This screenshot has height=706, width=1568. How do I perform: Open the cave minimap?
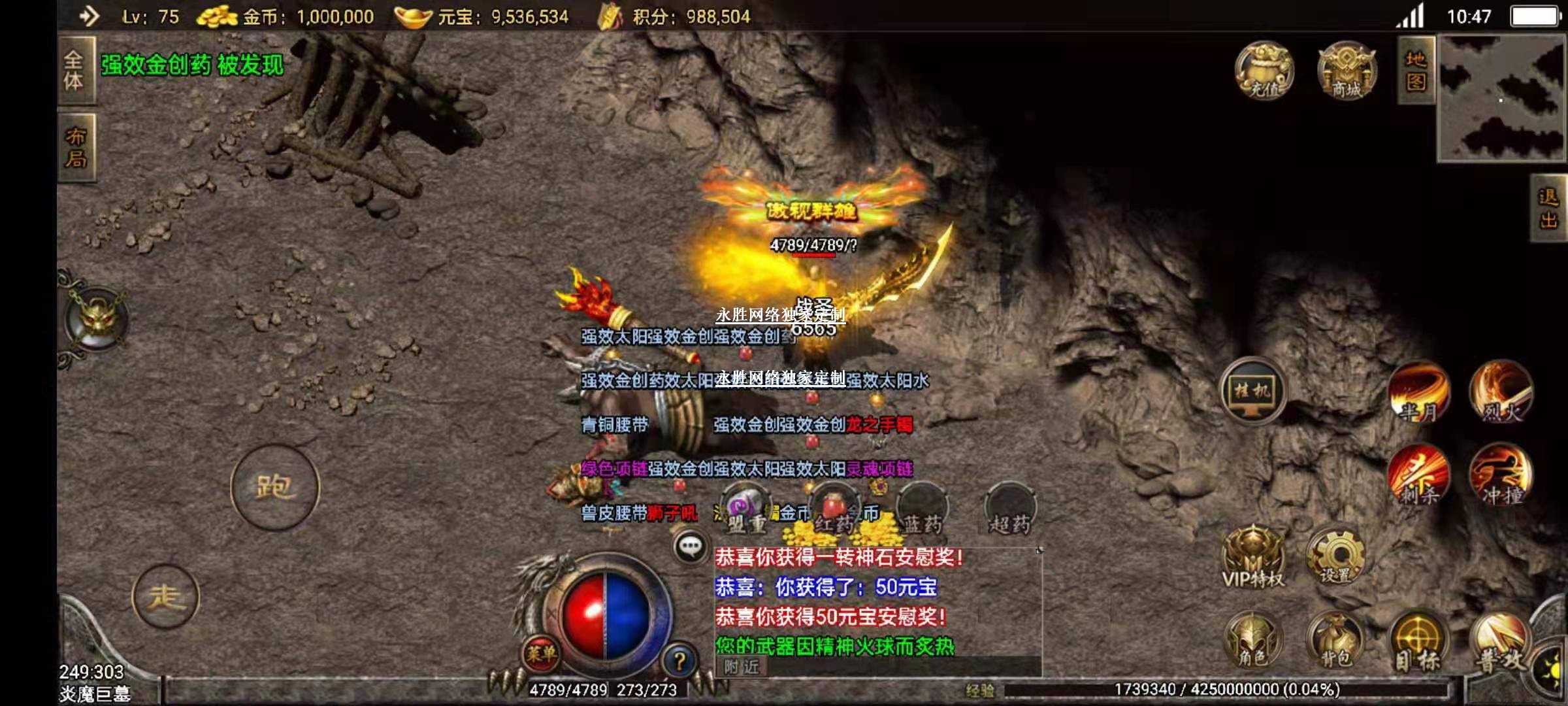coord(1501,98)
